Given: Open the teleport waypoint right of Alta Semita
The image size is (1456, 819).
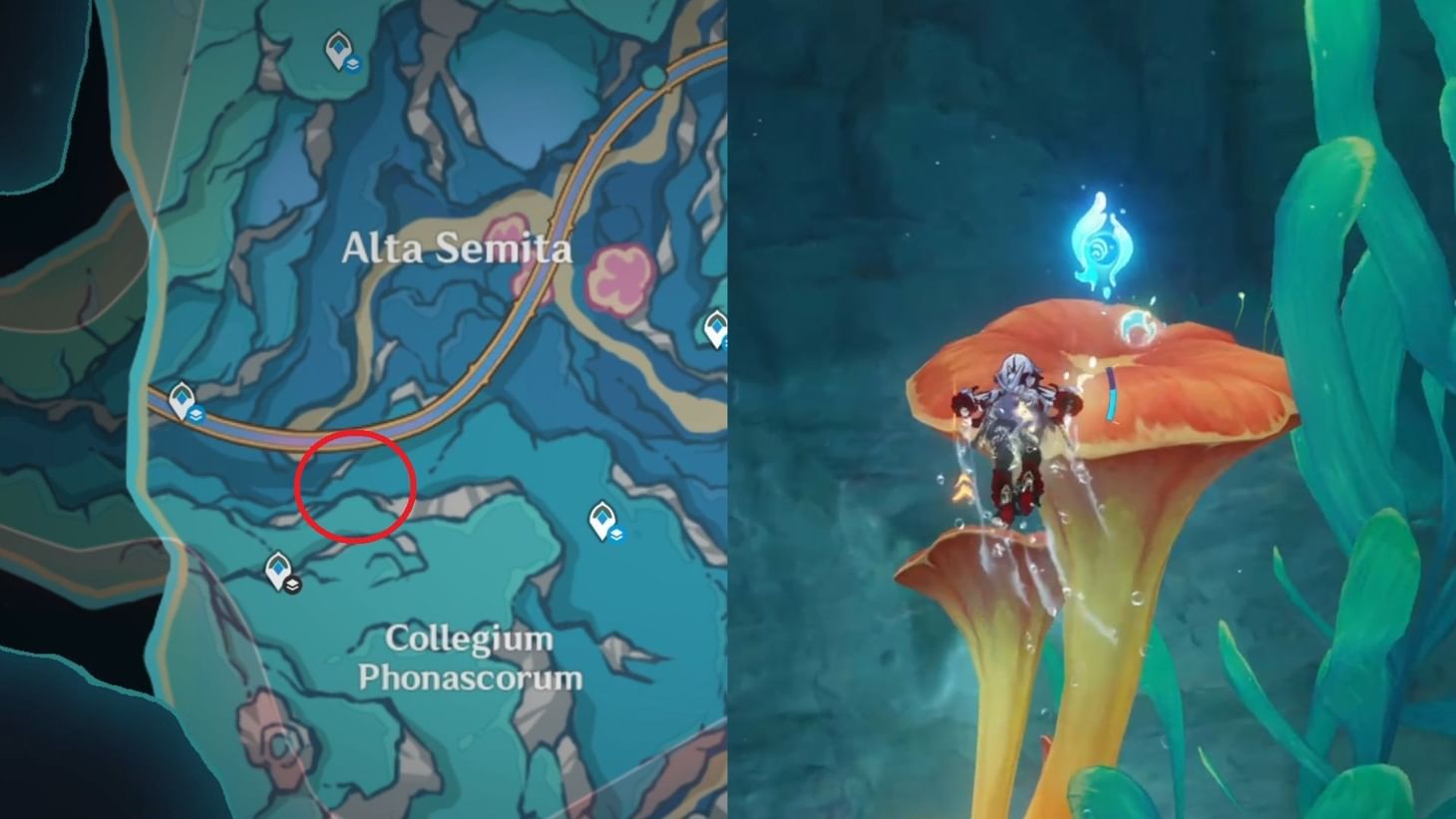Looking at the screenshot, I should point(716,324).
